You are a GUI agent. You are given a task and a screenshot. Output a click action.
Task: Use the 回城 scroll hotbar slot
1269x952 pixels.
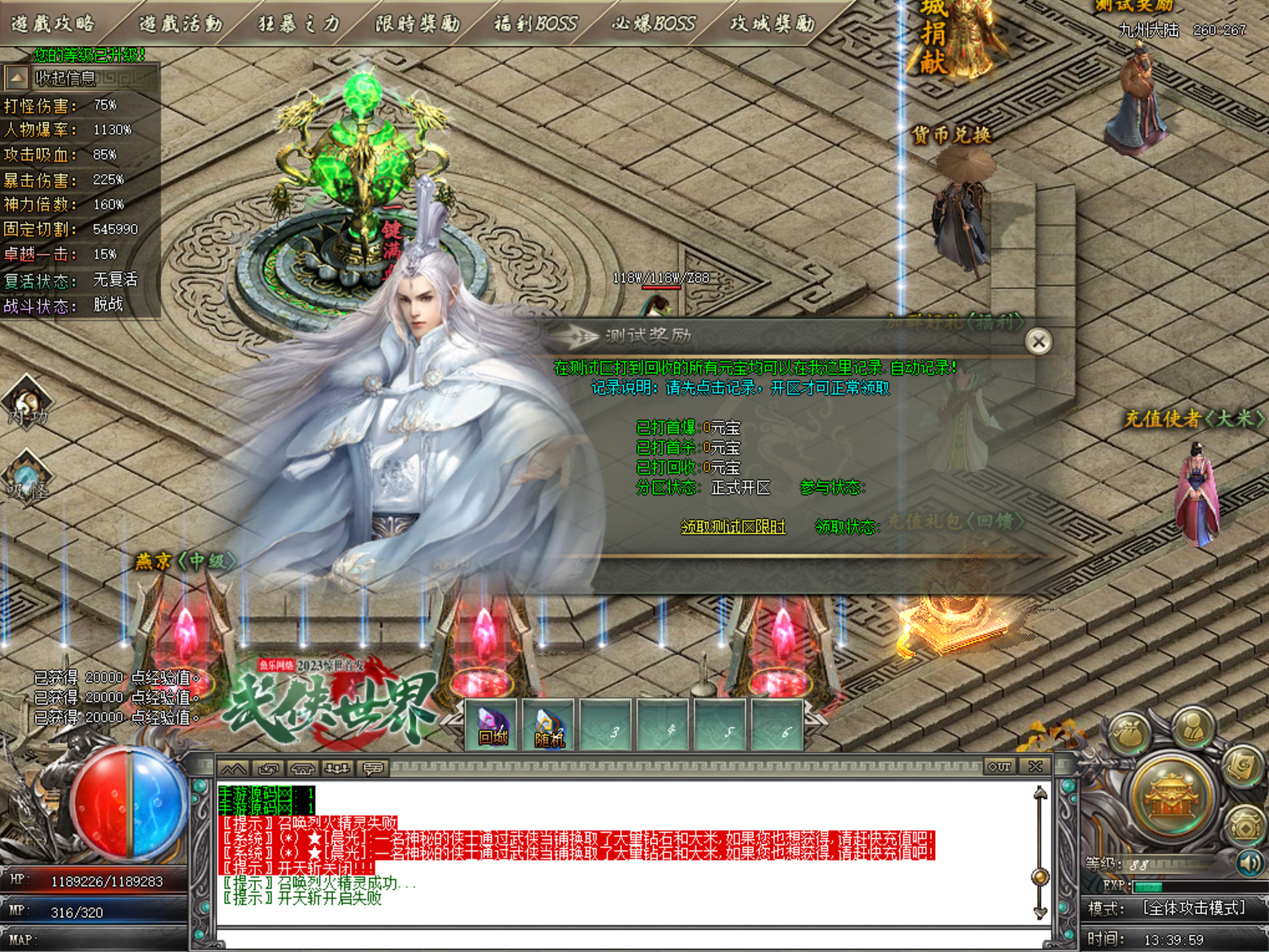(x=492, y=726)
